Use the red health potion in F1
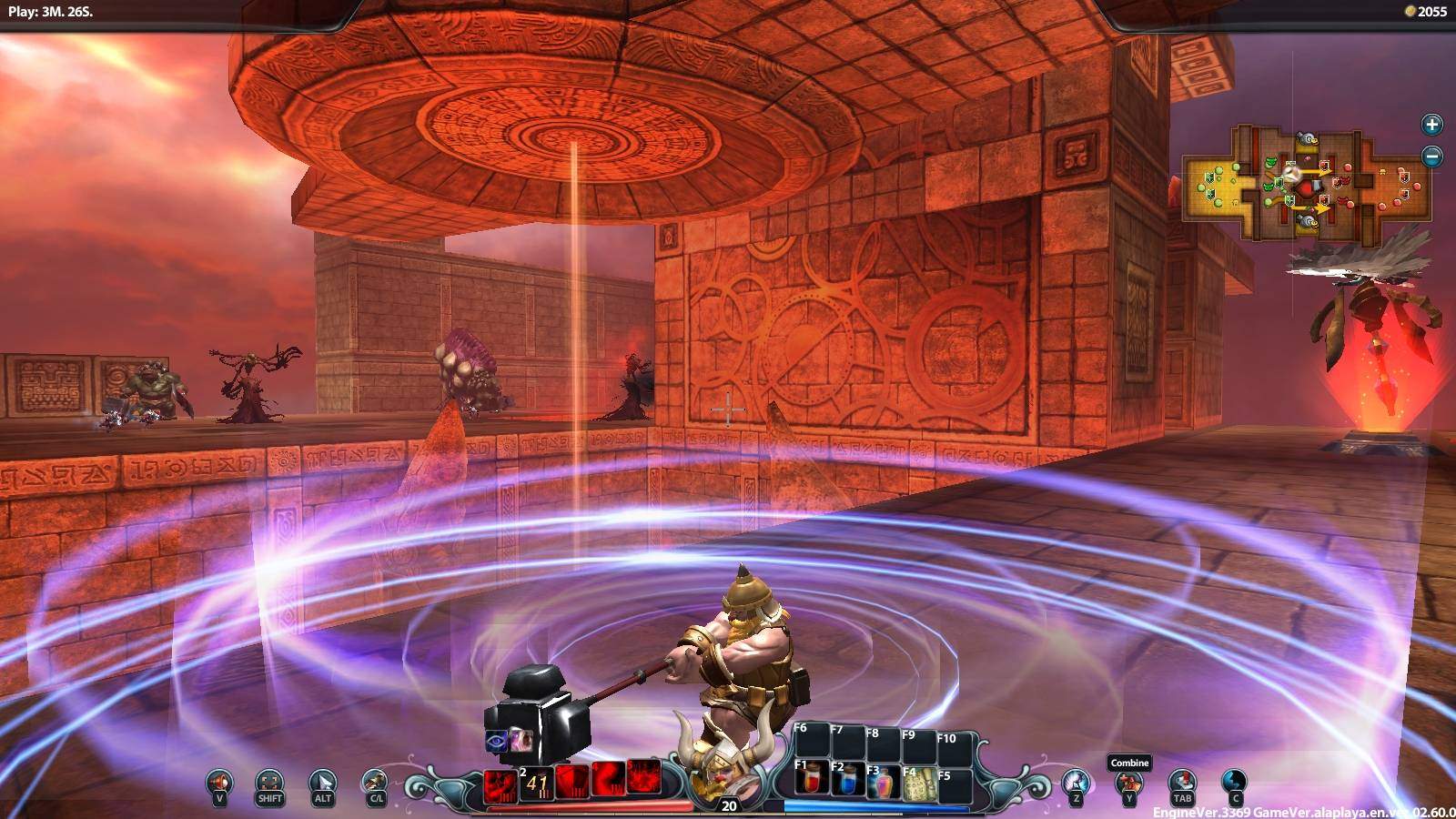Screen dimensions: 1456x819 (x=812, y=780)
